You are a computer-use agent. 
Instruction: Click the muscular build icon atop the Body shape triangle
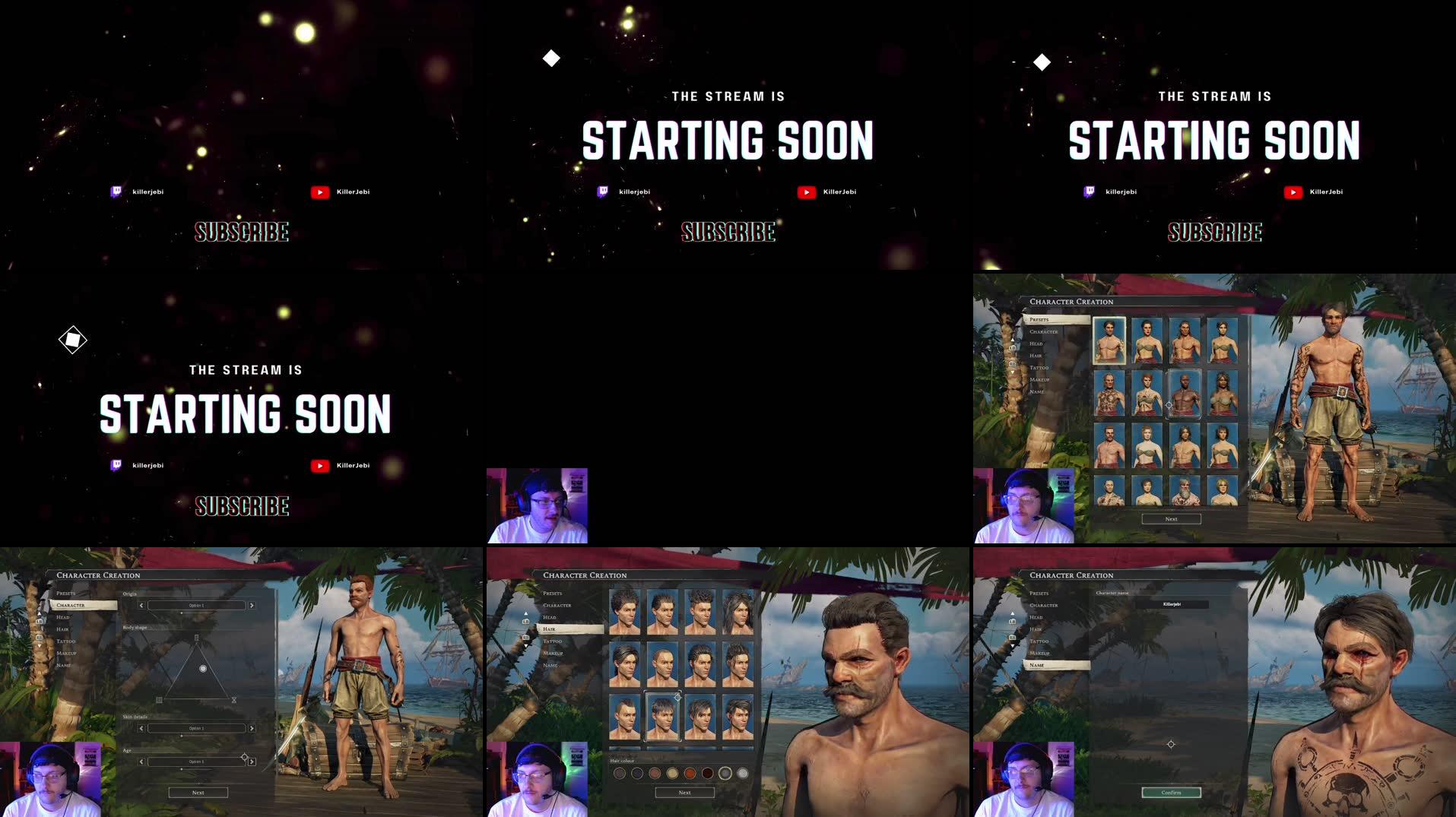pos(197,638)
